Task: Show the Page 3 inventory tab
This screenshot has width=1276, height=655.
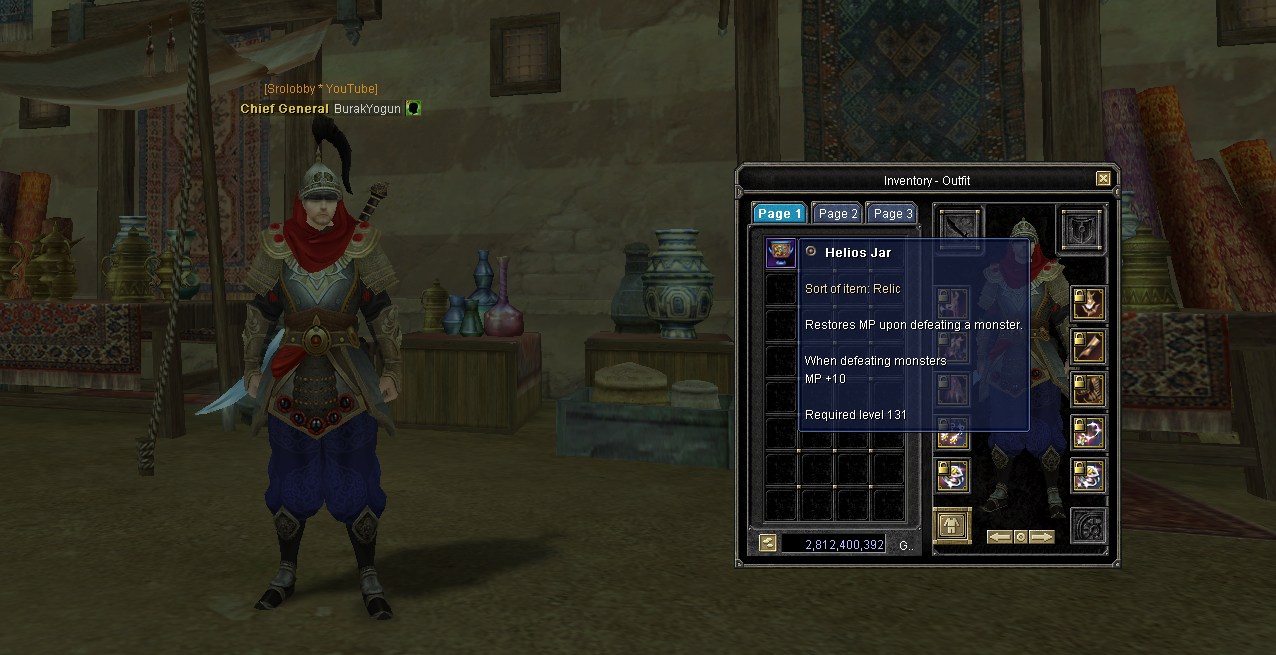Action: click(x=892, y=213)
